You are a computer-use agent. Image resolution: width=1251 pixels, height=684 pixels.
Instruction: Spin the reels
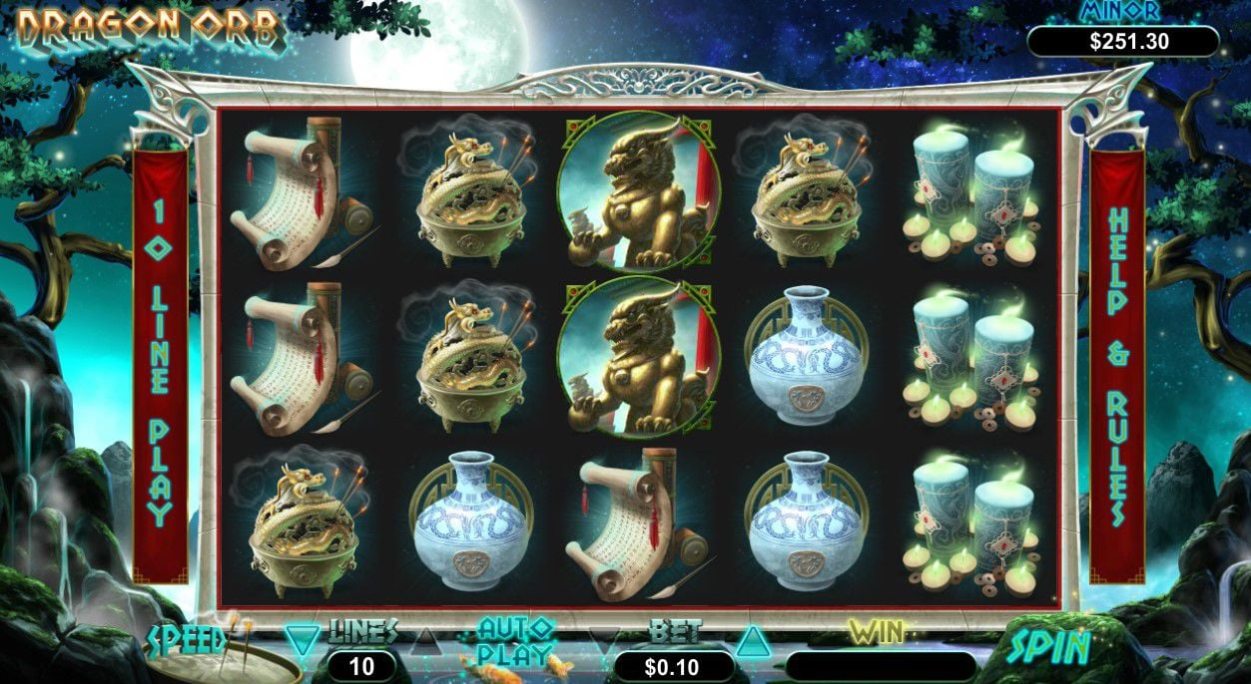[x=1048, y=647]
